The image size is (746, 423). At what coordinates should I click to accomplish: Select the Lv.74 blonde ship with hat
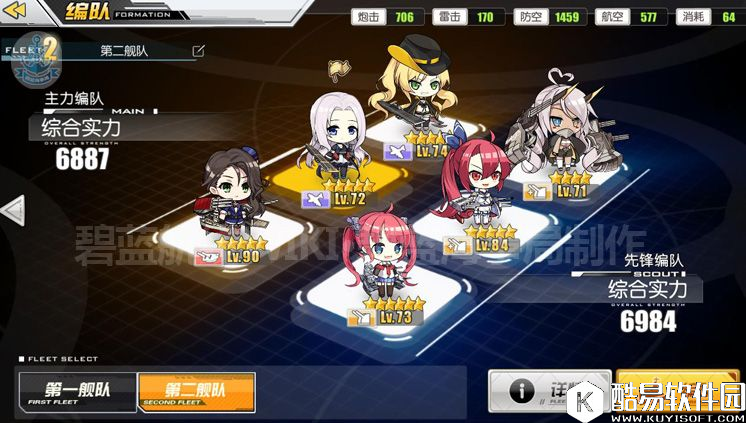[x=415, y=98]
